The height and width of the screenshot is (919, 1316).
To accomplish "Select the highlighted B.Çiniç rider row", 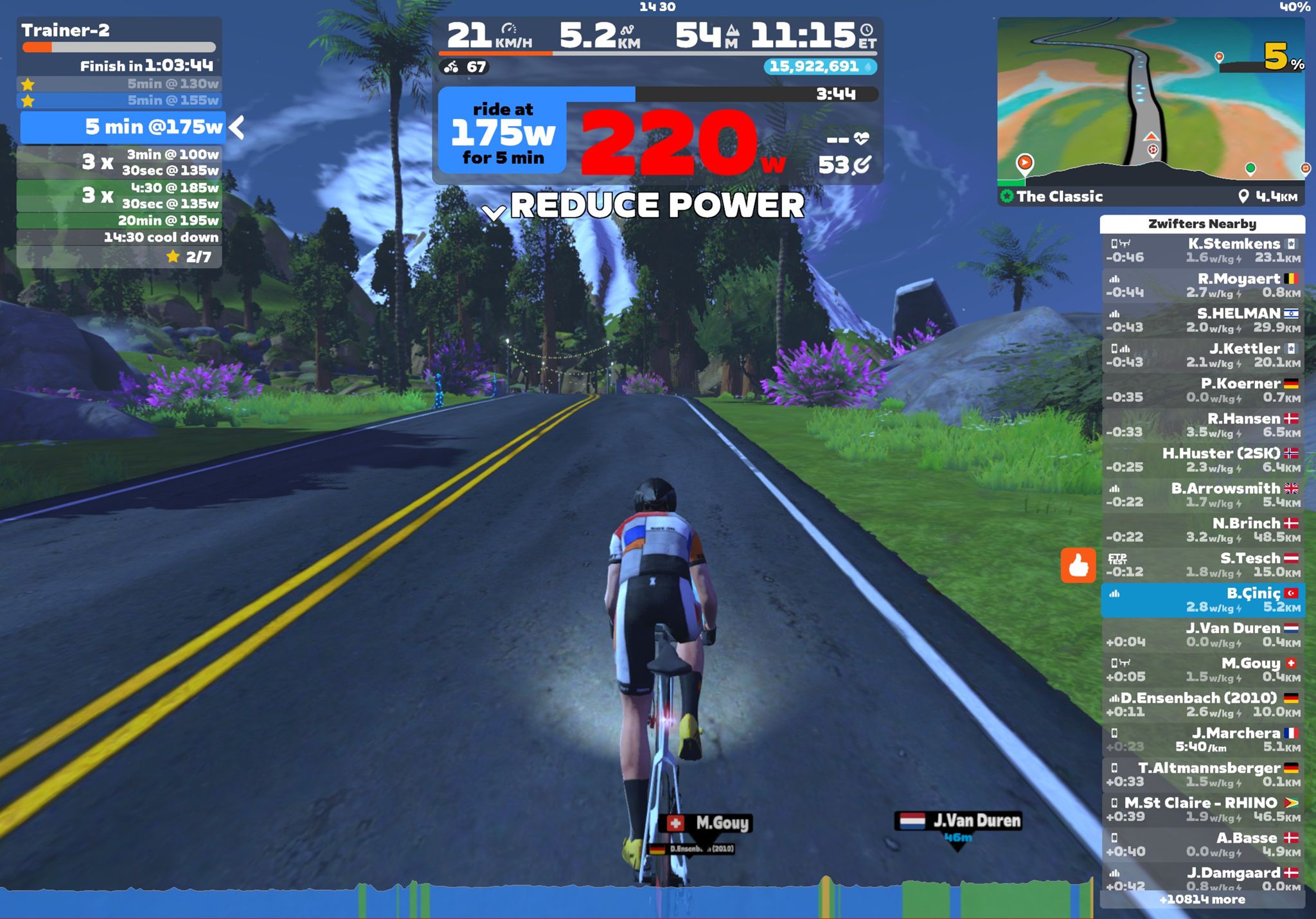I will 1202,600.
